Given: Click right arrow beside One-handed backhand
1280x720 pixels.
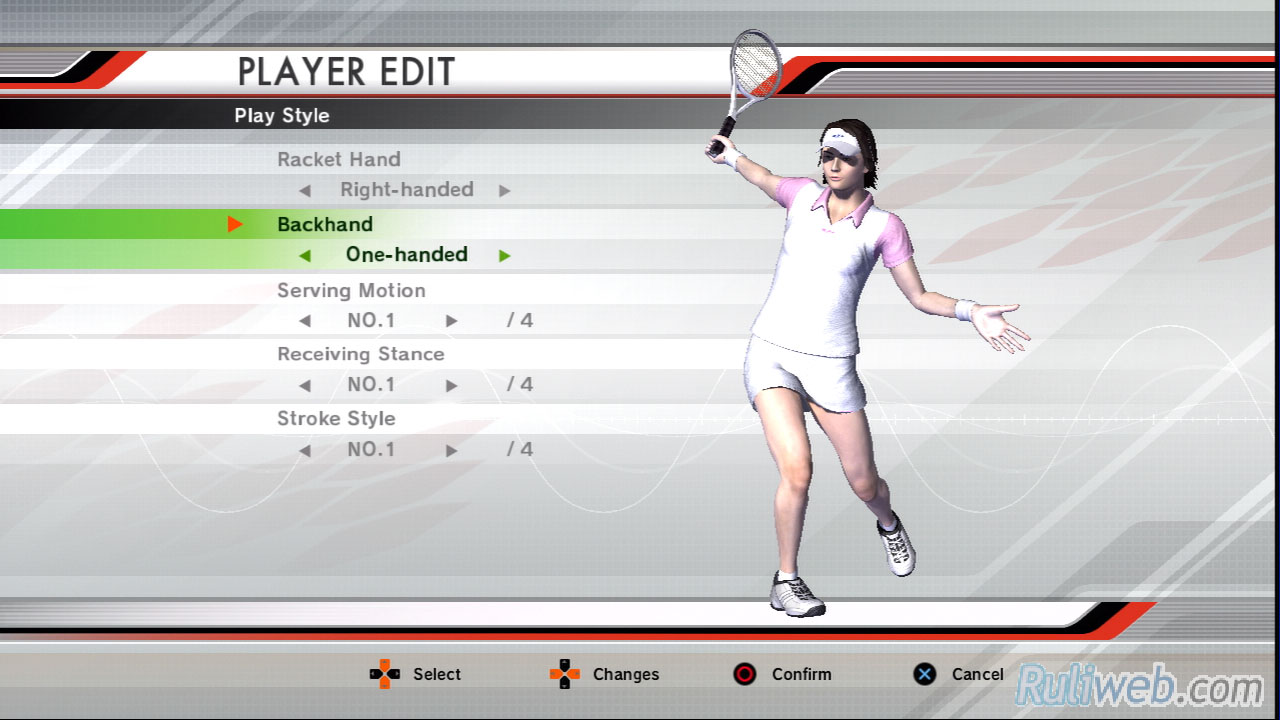Looking at the screenshot, I should click(x=505, y=256).
